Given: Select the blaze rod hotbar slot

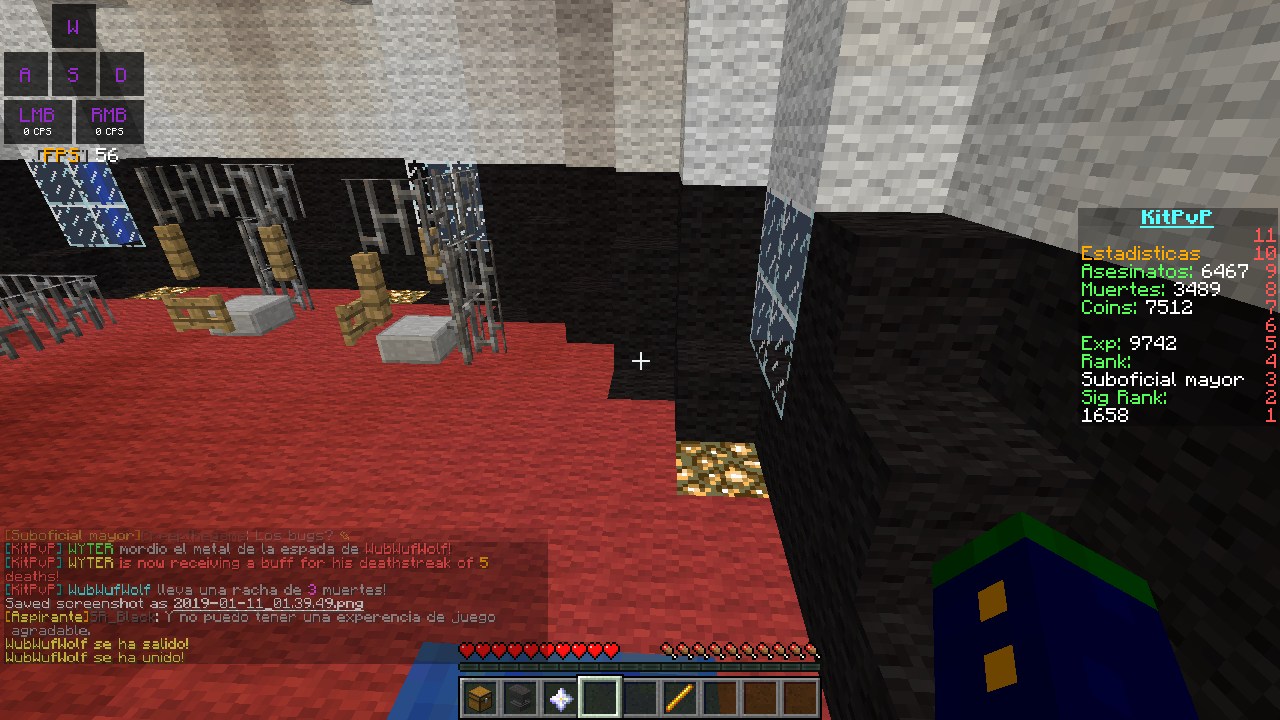Looking at the screenshot, I should 681,698.
